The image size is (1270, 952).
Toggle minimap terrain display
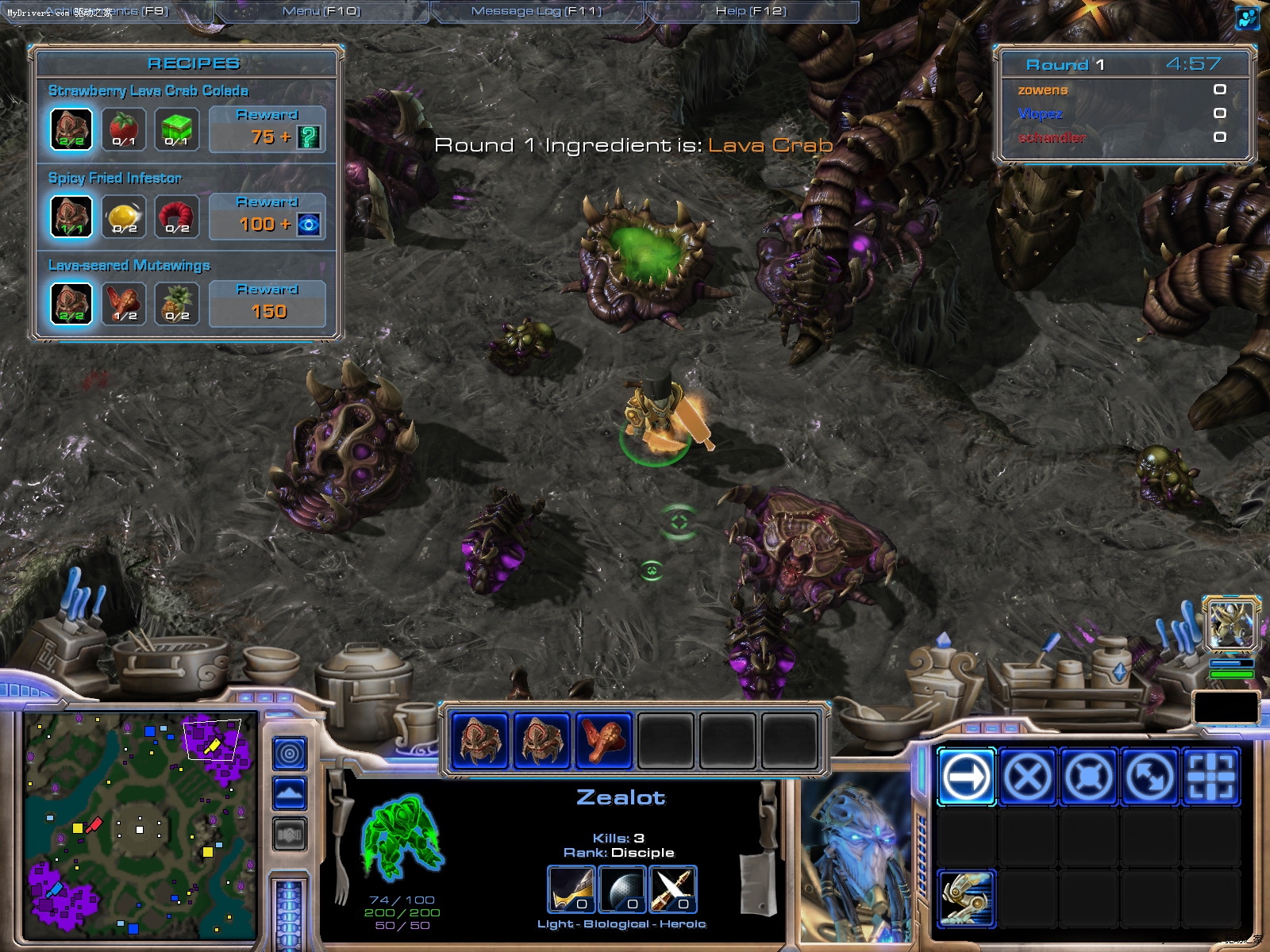tap(290, 793)
